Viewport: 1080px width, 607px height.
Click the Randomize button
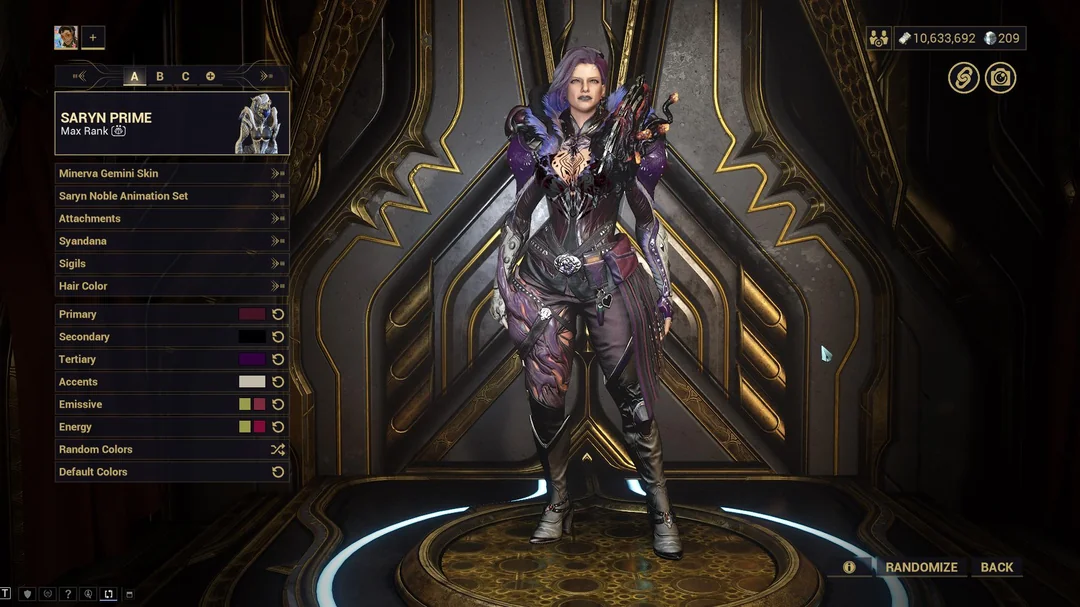pyautogui.click(x=921, y=567)
